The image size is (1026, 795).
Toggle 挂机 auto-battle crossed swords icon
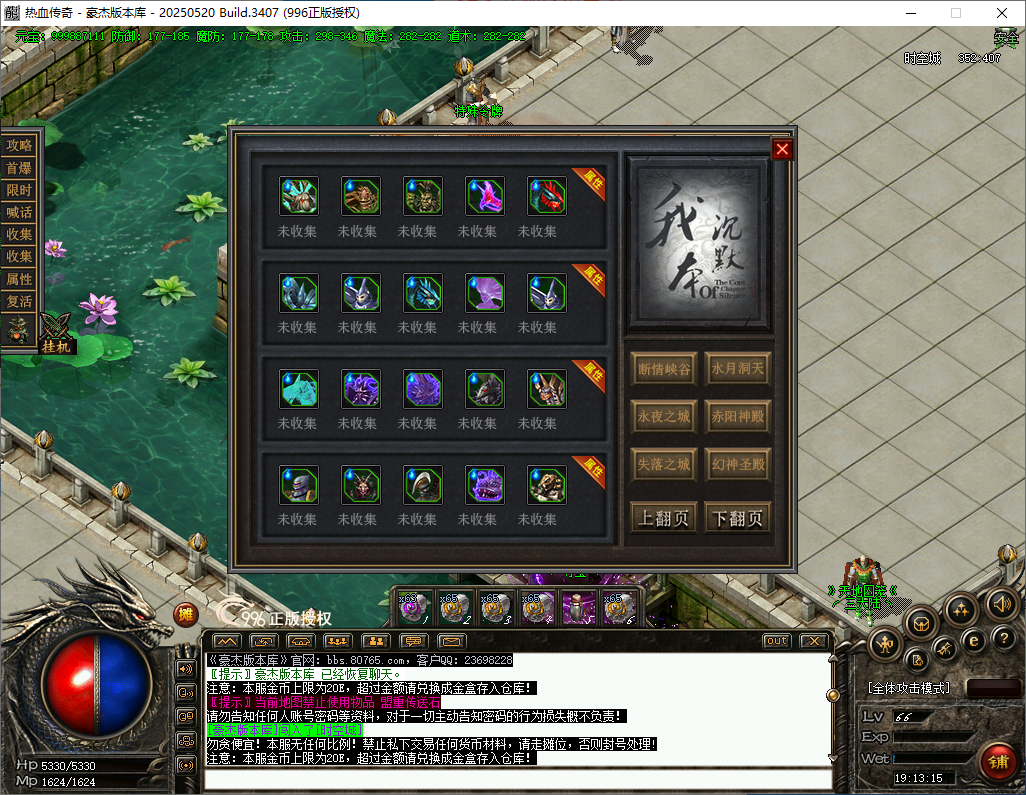[55, 330]
